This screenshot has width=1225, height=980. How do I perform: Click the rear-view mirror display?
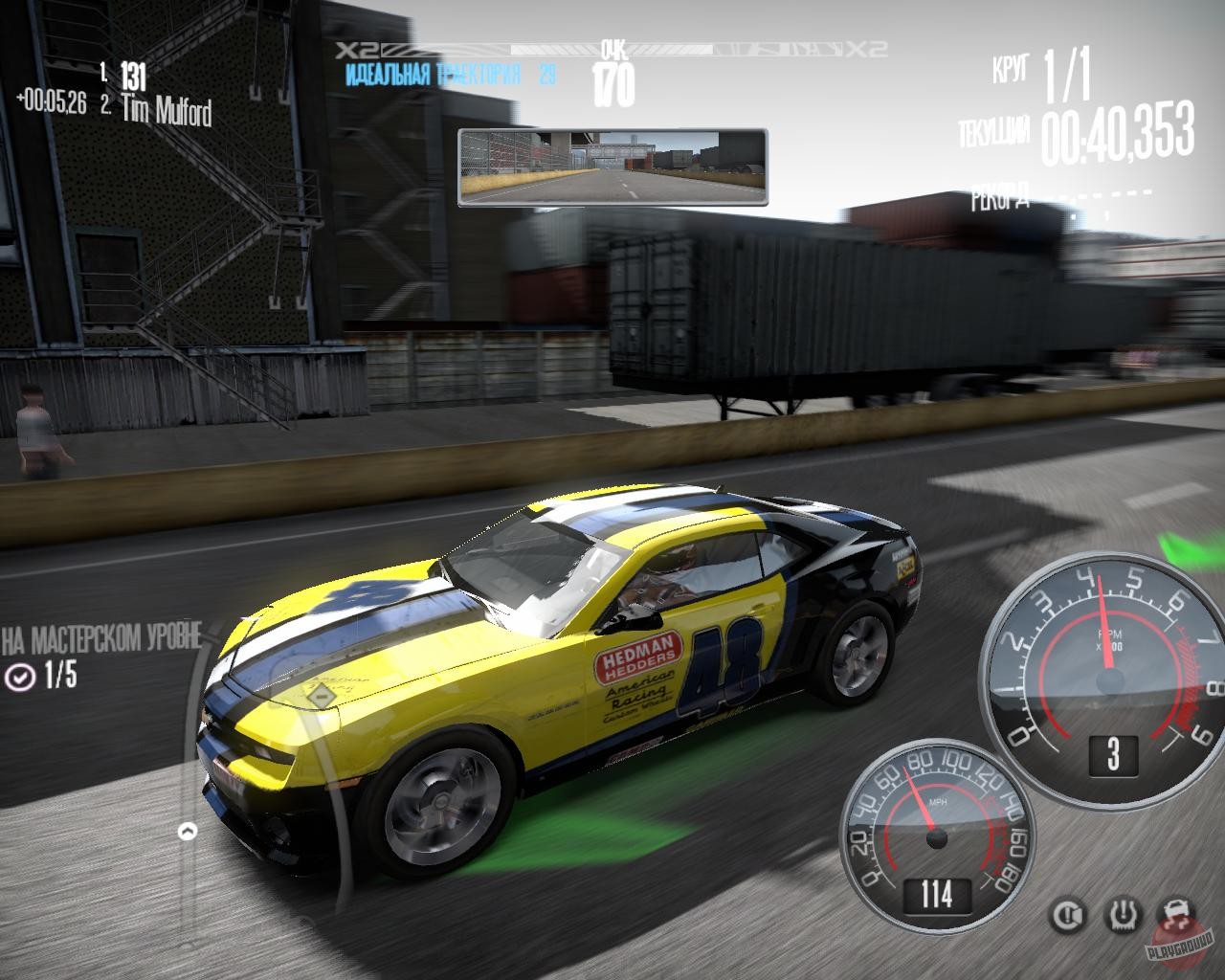(612, 167)
